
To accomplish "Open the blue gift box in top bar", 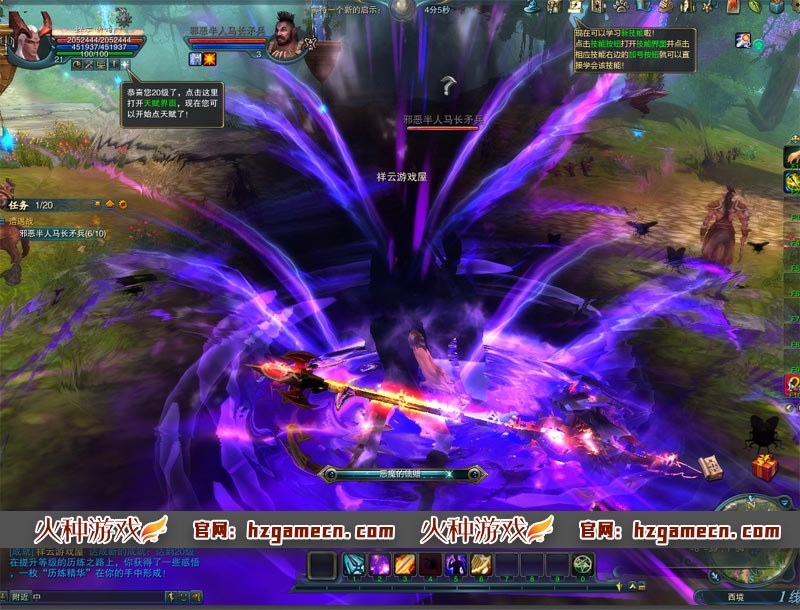I will pos(776,7).
